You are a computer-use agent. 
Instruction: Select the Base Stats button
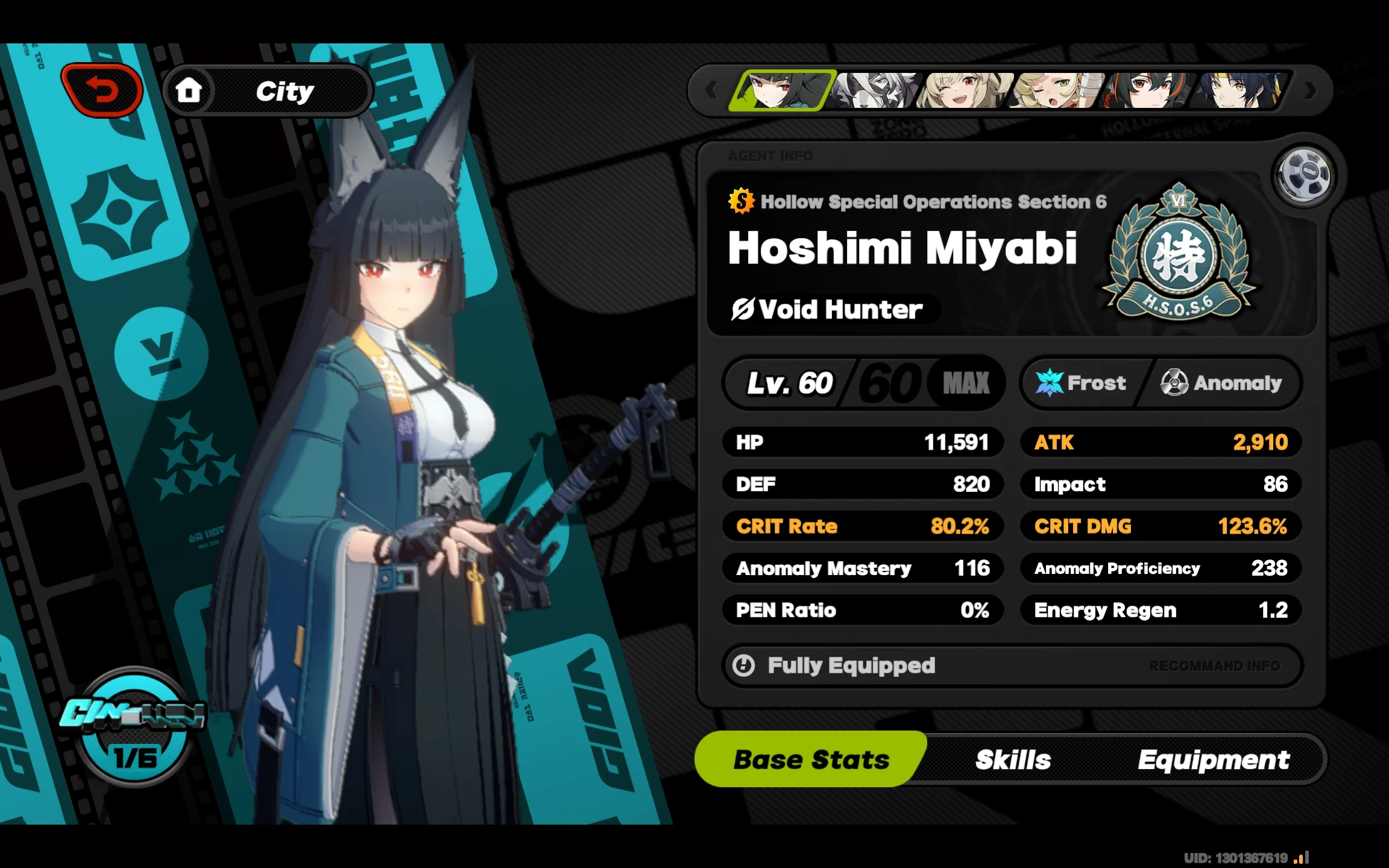click(811, 758)
